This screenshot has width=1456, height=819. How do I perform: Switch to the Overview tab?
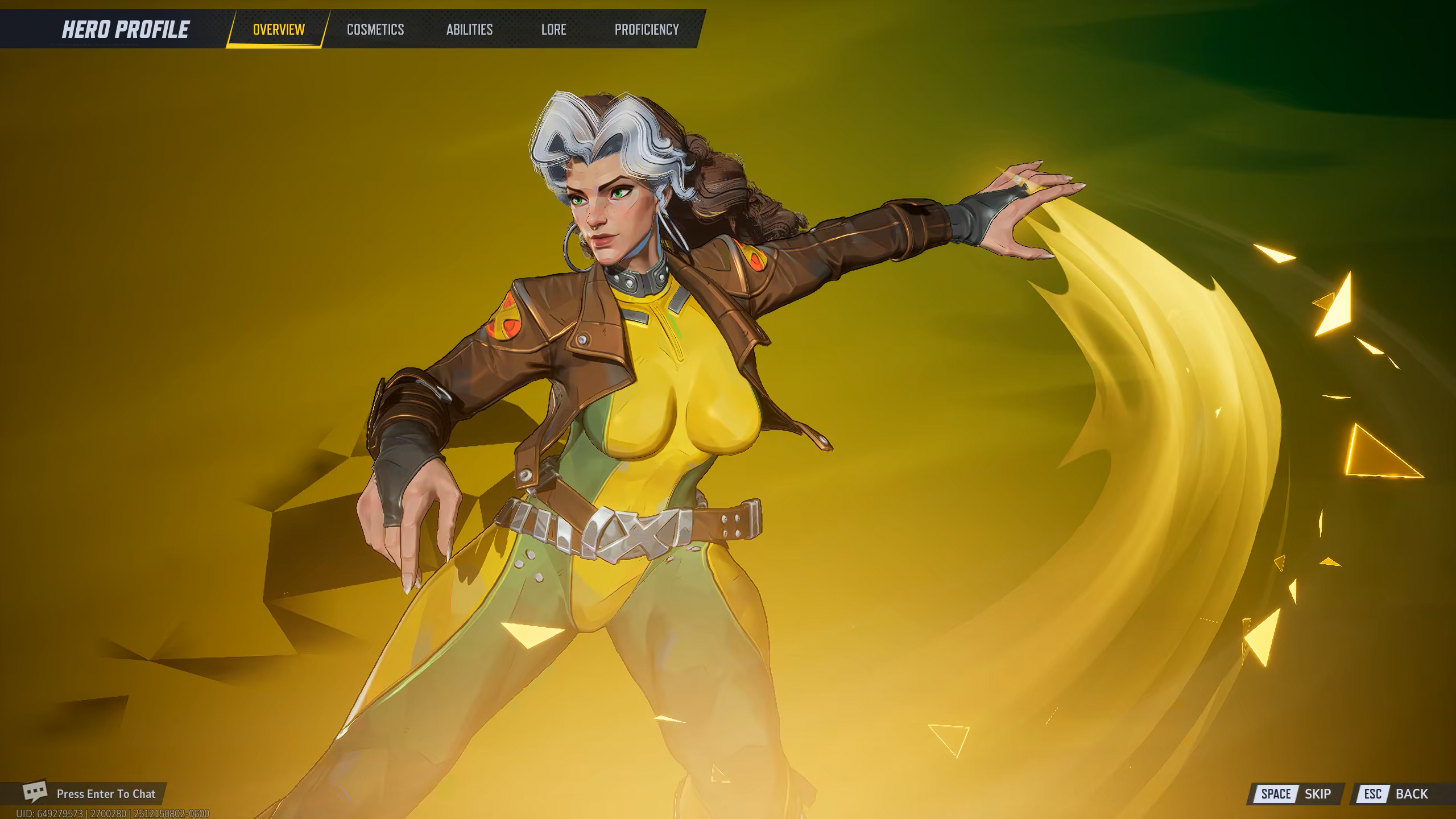pos(279,30)
